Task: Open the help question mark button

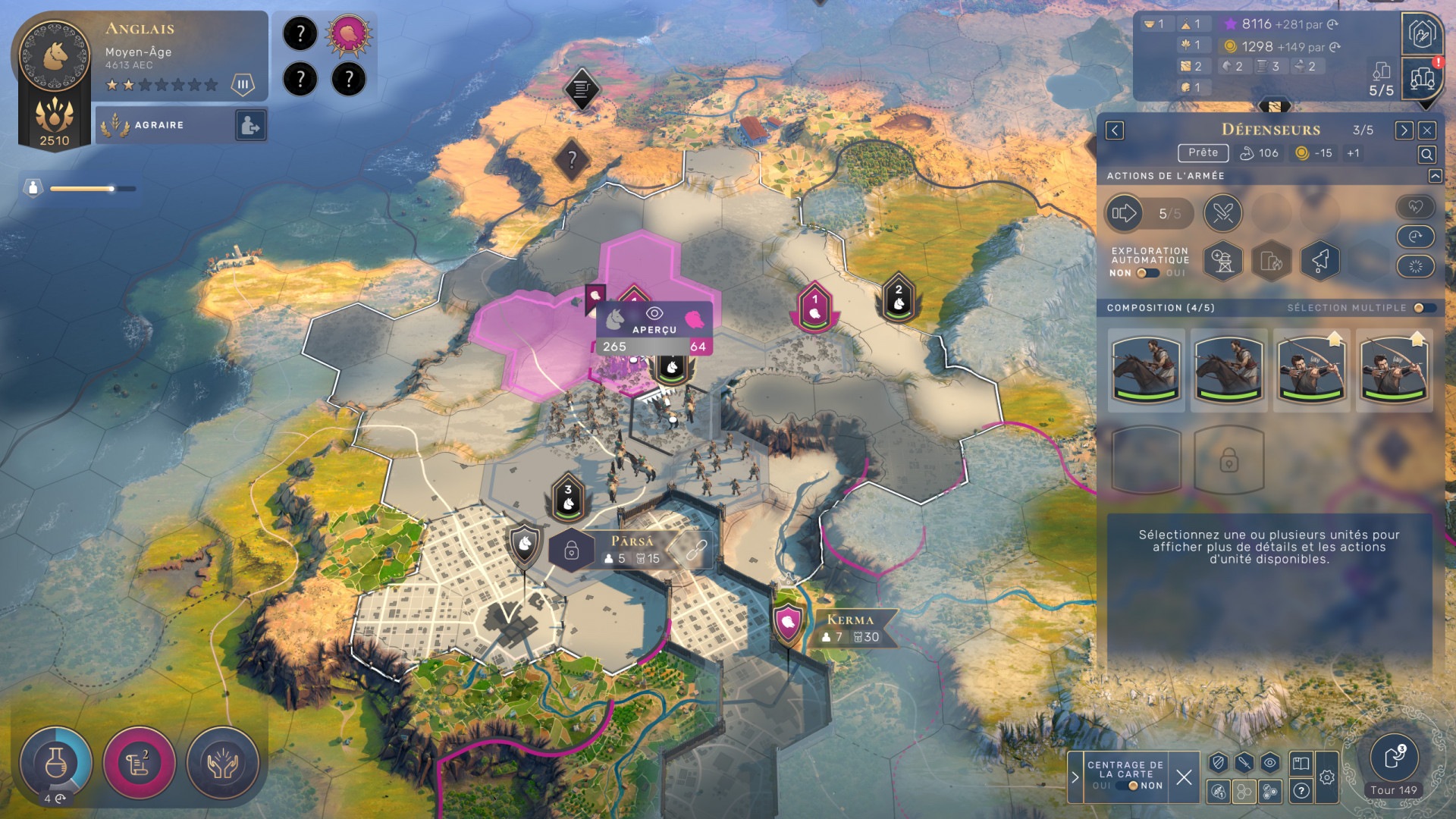Action: pos(1301,791)
